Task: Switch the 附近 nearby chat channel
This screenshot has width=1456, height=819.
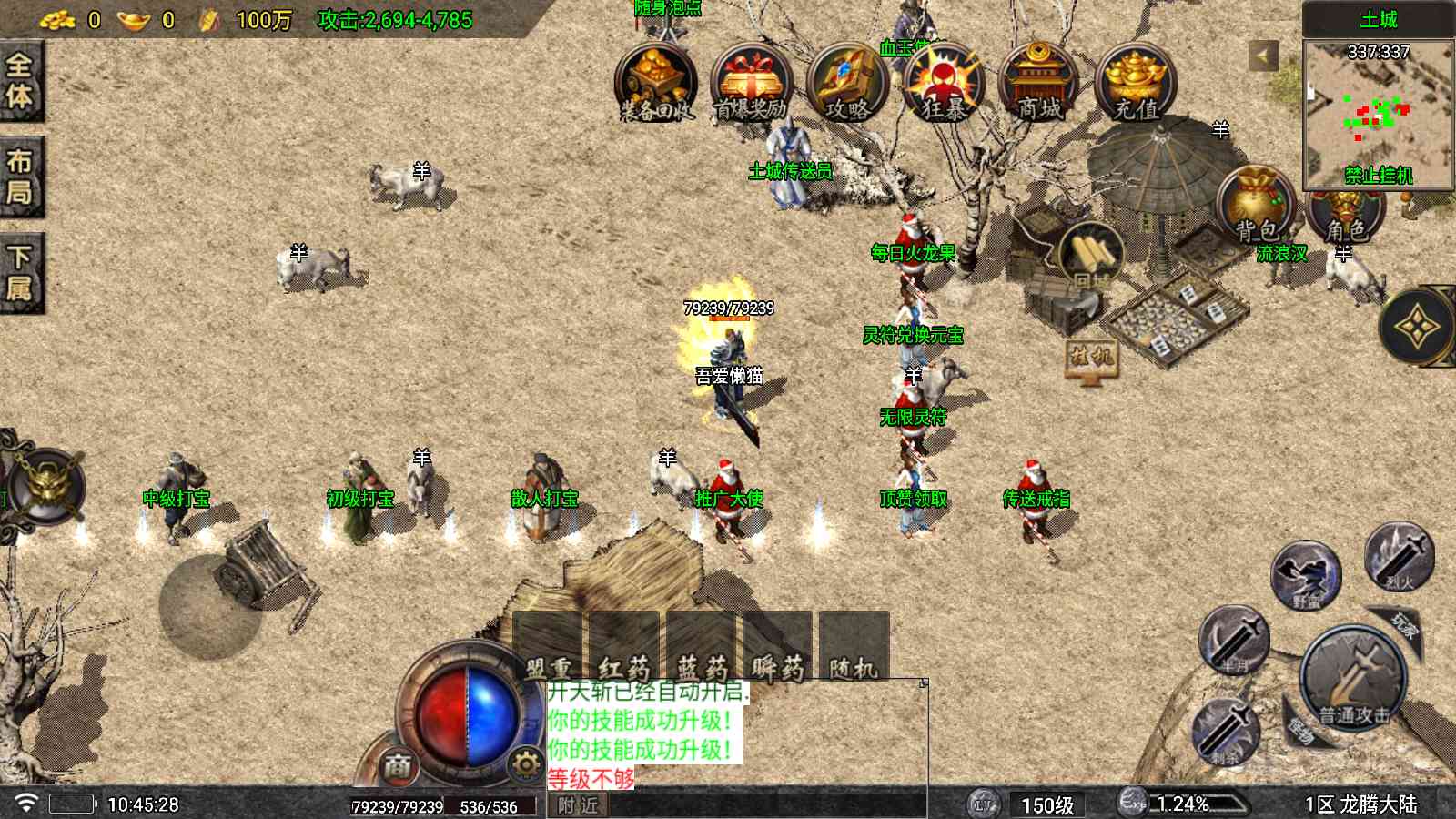Action: click(x=579, y=805)
